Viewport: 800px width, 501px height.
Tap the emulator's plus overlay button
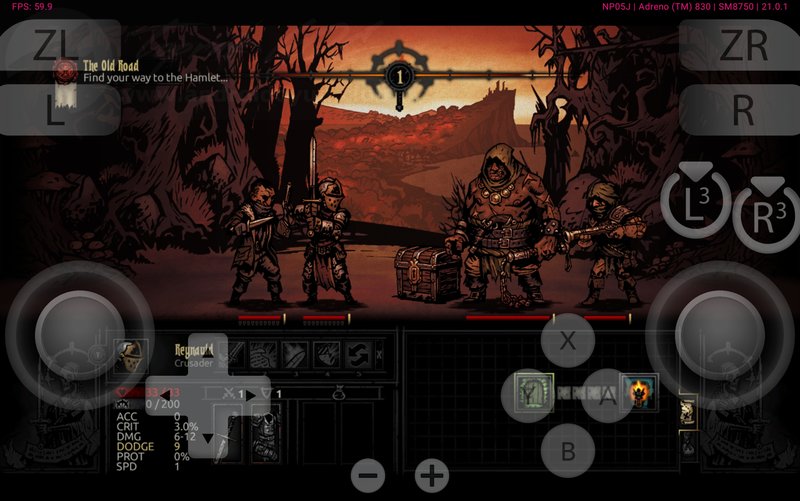(432, 476)
